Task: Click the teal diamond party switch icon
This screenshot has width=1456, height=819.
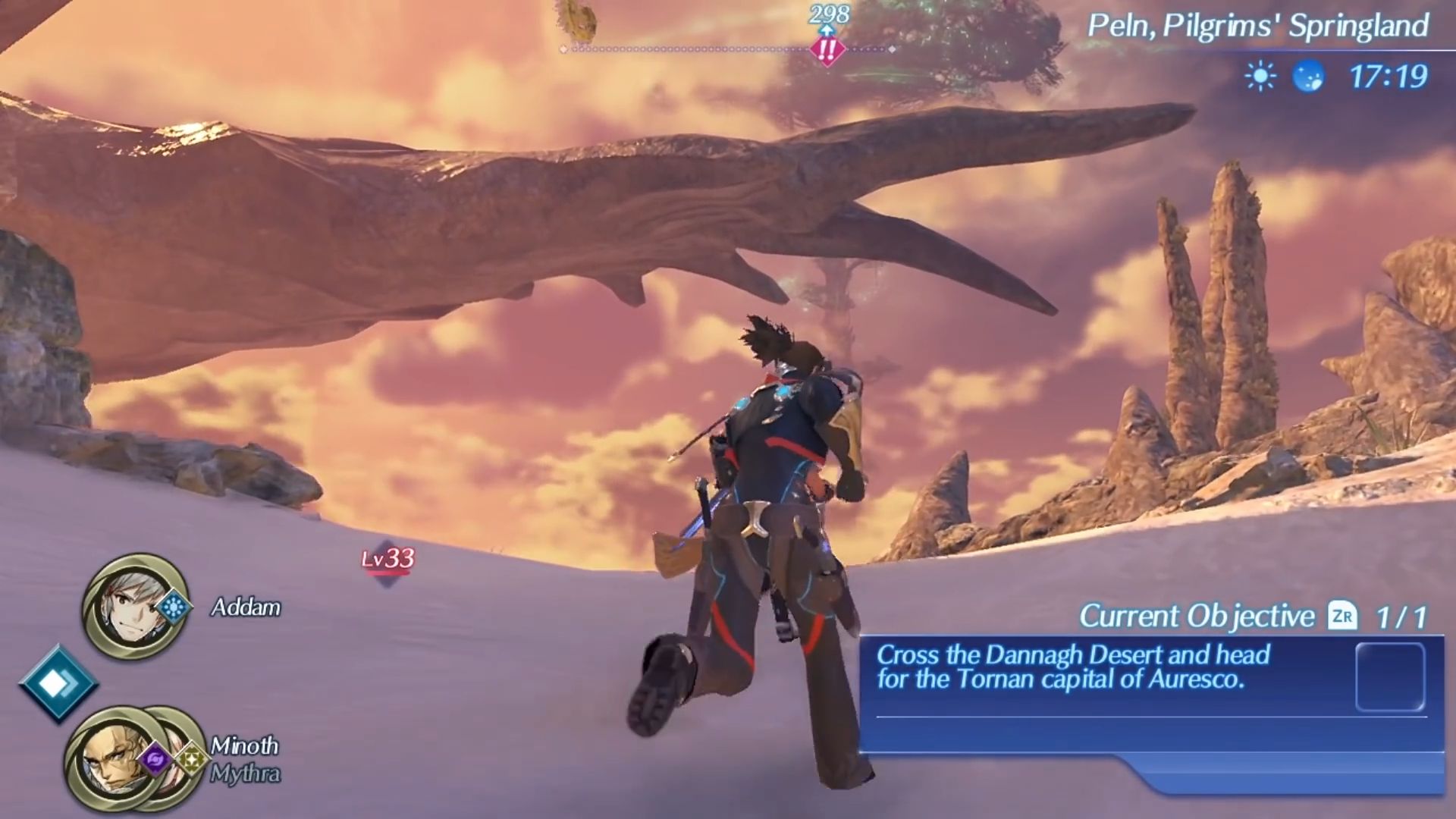Action: coord(58,683)
